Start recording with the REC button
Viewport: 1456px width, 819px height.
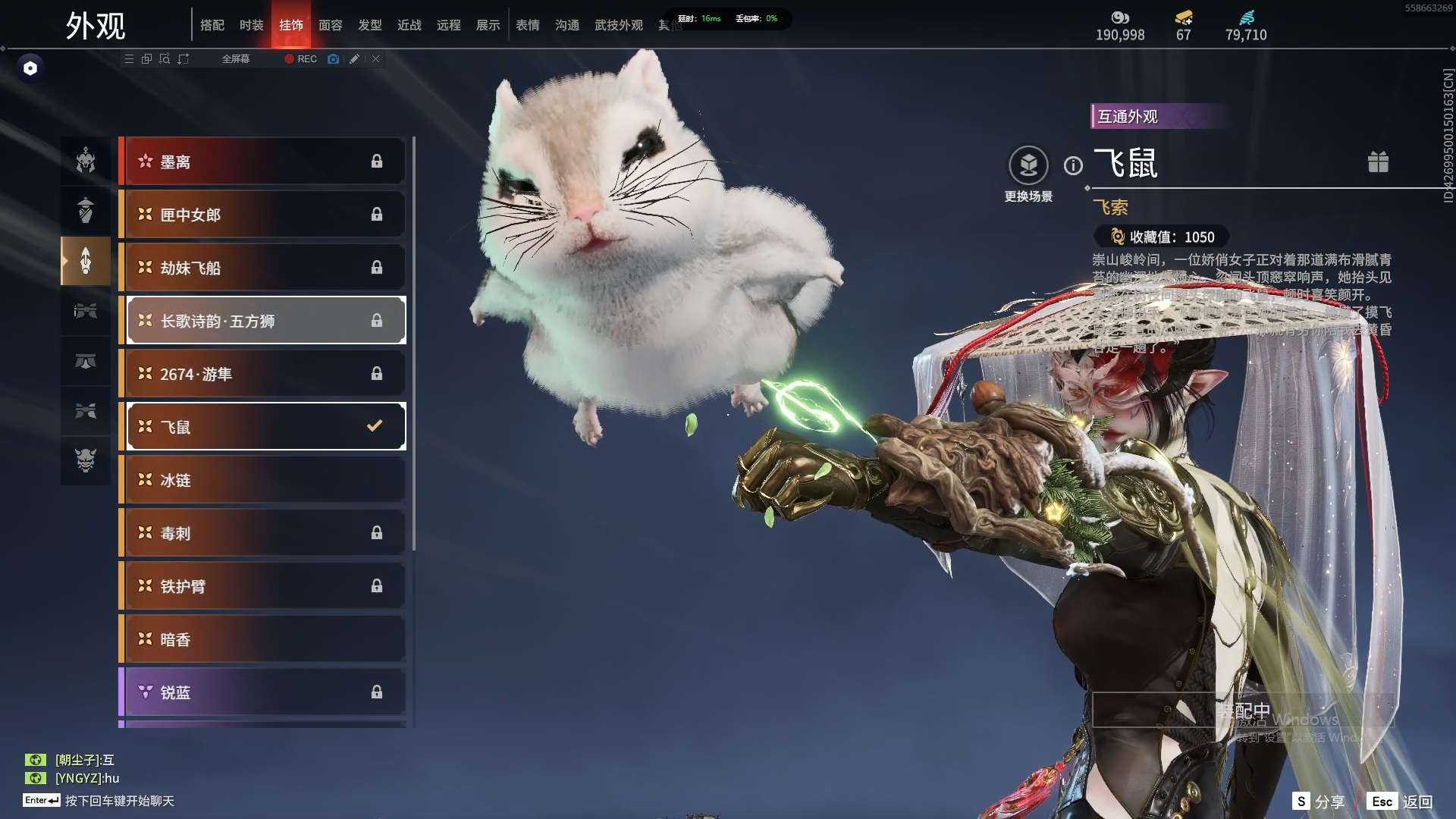point(301,59)
